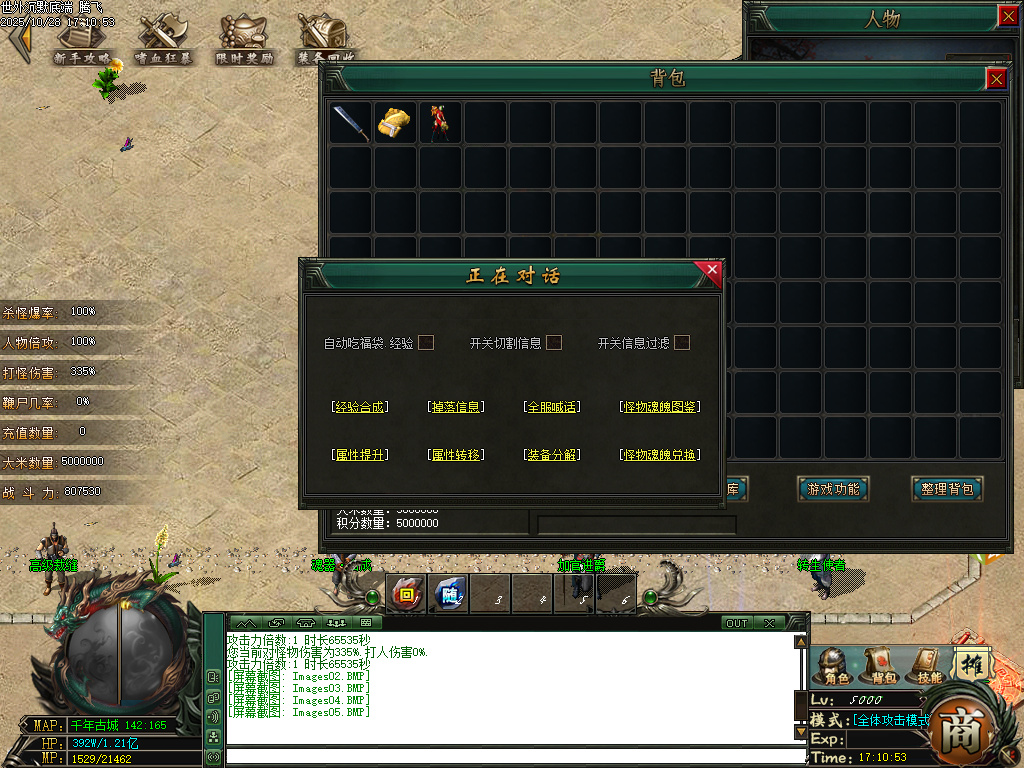Select the red character outfit item in the backpack
This screenshot has width=1024, height=768.
pyautogui.click(x=440, y=122)
